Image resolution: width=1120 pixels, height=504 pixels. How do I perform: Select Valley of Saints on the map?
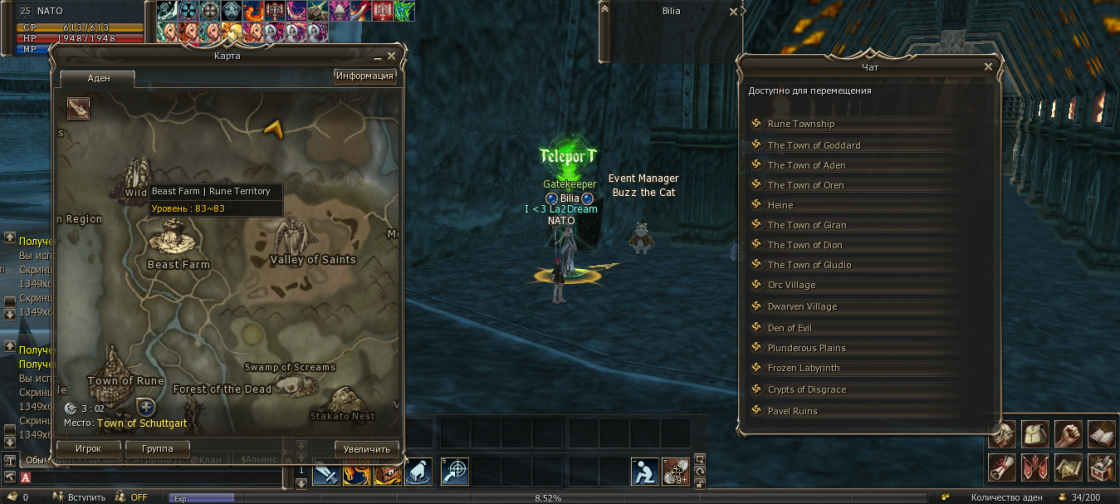(312, 259)
